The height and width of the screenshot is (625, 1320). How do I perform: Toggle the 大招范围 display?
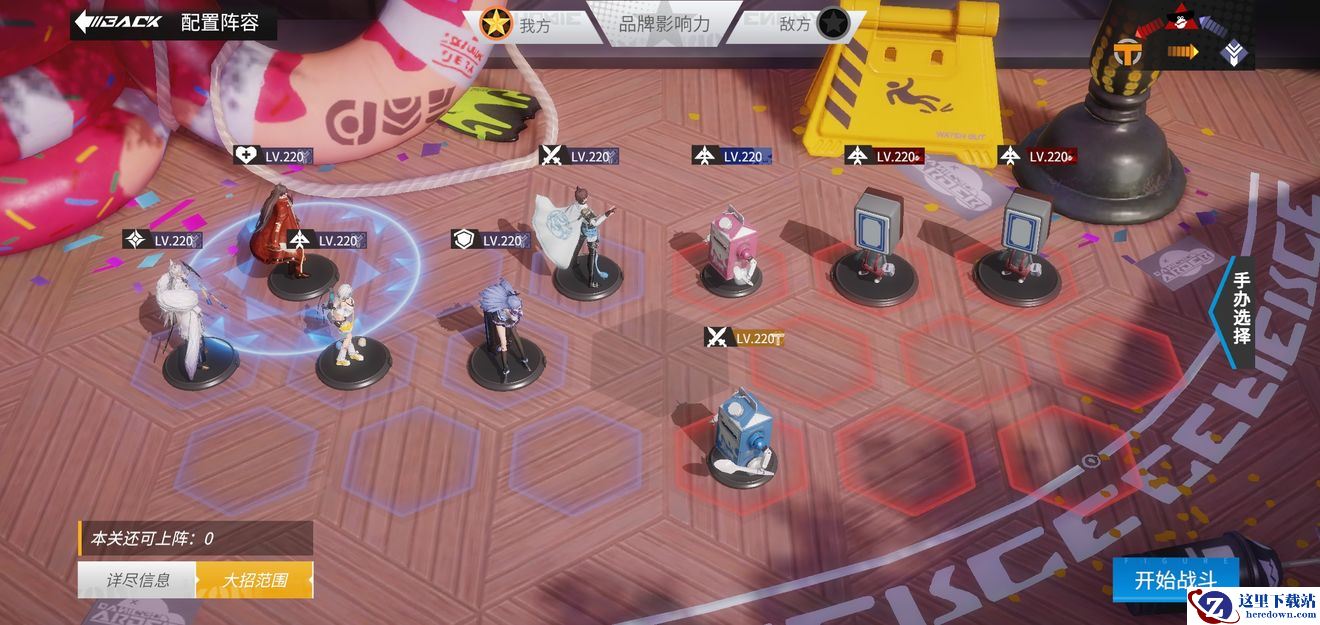pyautogui.click(x=254, y=580)
